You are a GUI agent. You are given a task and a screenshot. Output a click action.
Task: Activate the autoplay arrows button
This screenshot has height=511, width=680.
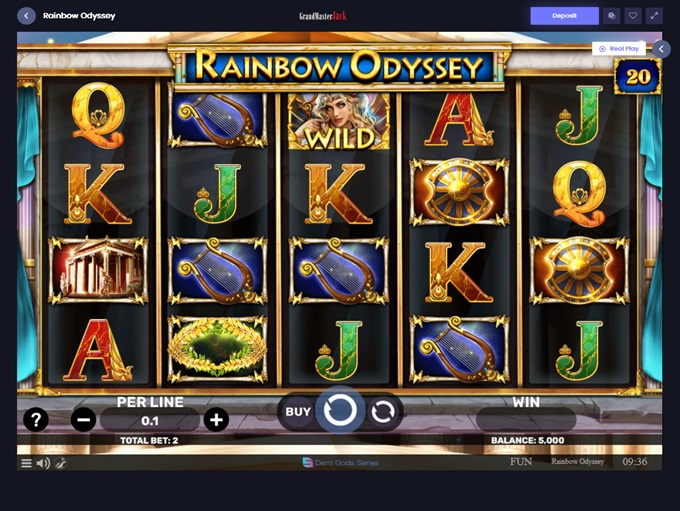click(x=382, y=411)
